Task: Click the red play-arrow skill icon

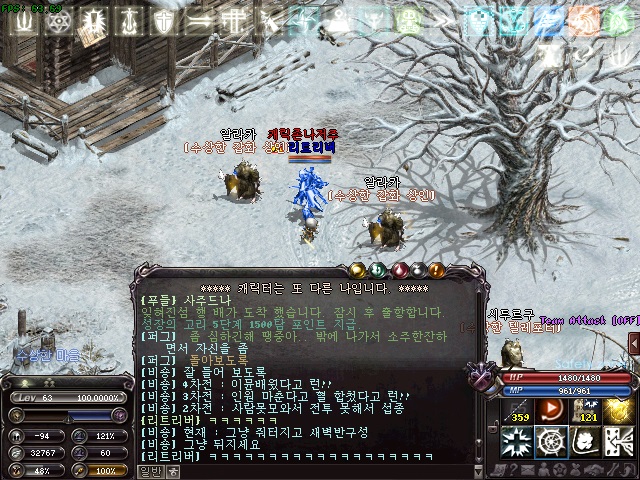Action: (x=550, y=408)
